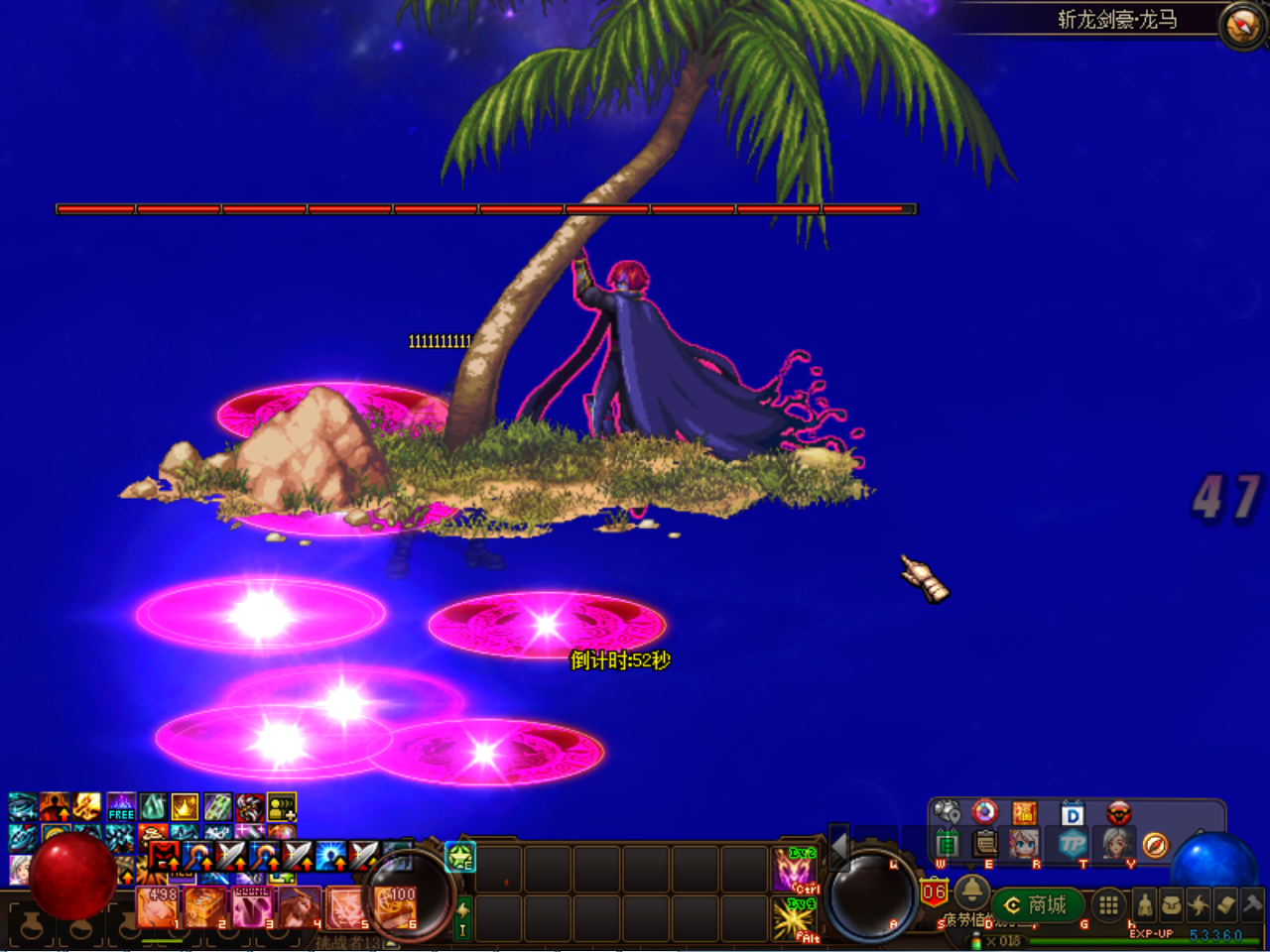Toggle the green star buff slot marked E
The height and width of the screenshot is (952, 1270).
pos(458,857)
